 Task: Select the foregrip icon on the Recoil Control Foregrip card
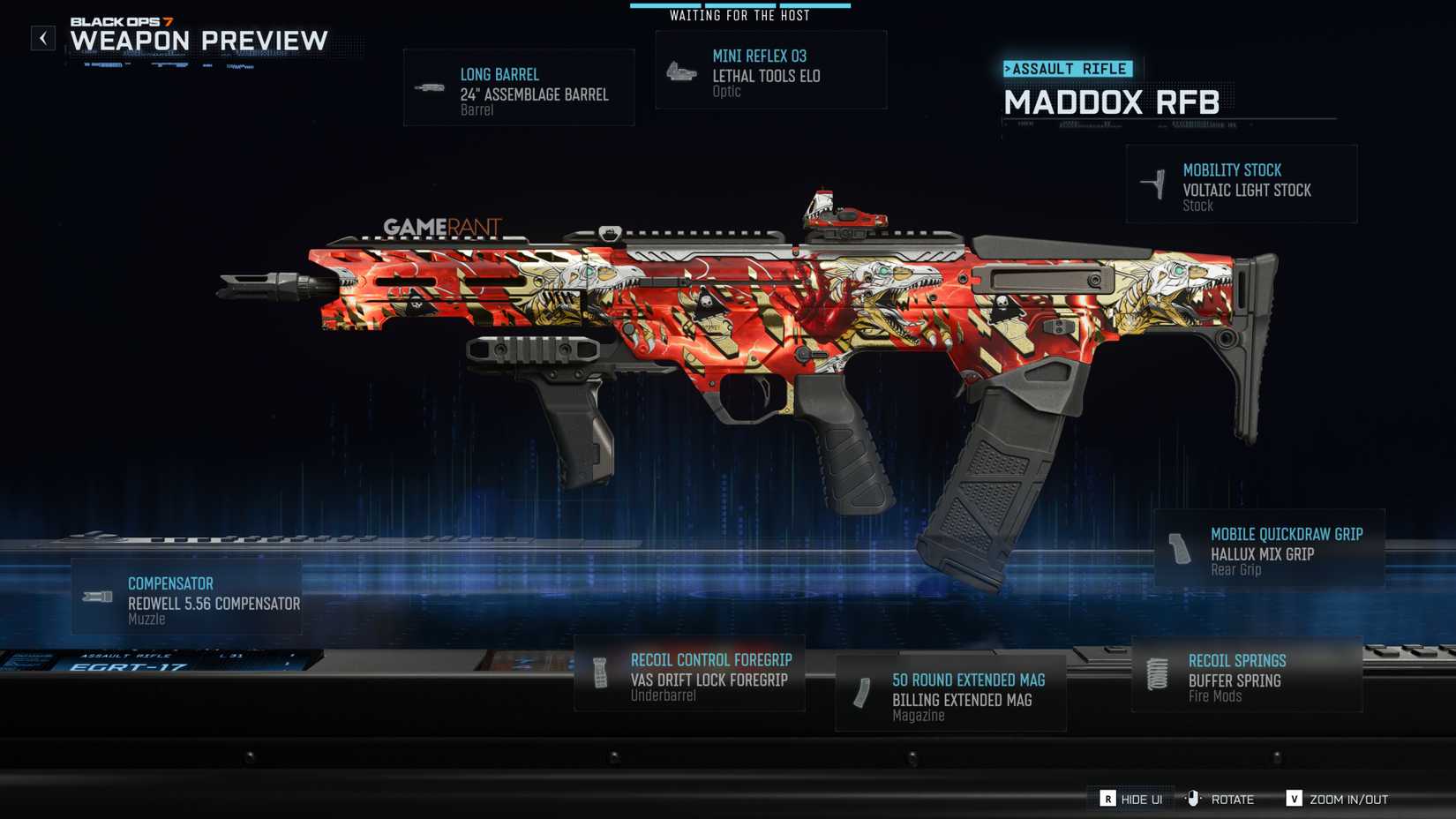click(x=600, y=675)
